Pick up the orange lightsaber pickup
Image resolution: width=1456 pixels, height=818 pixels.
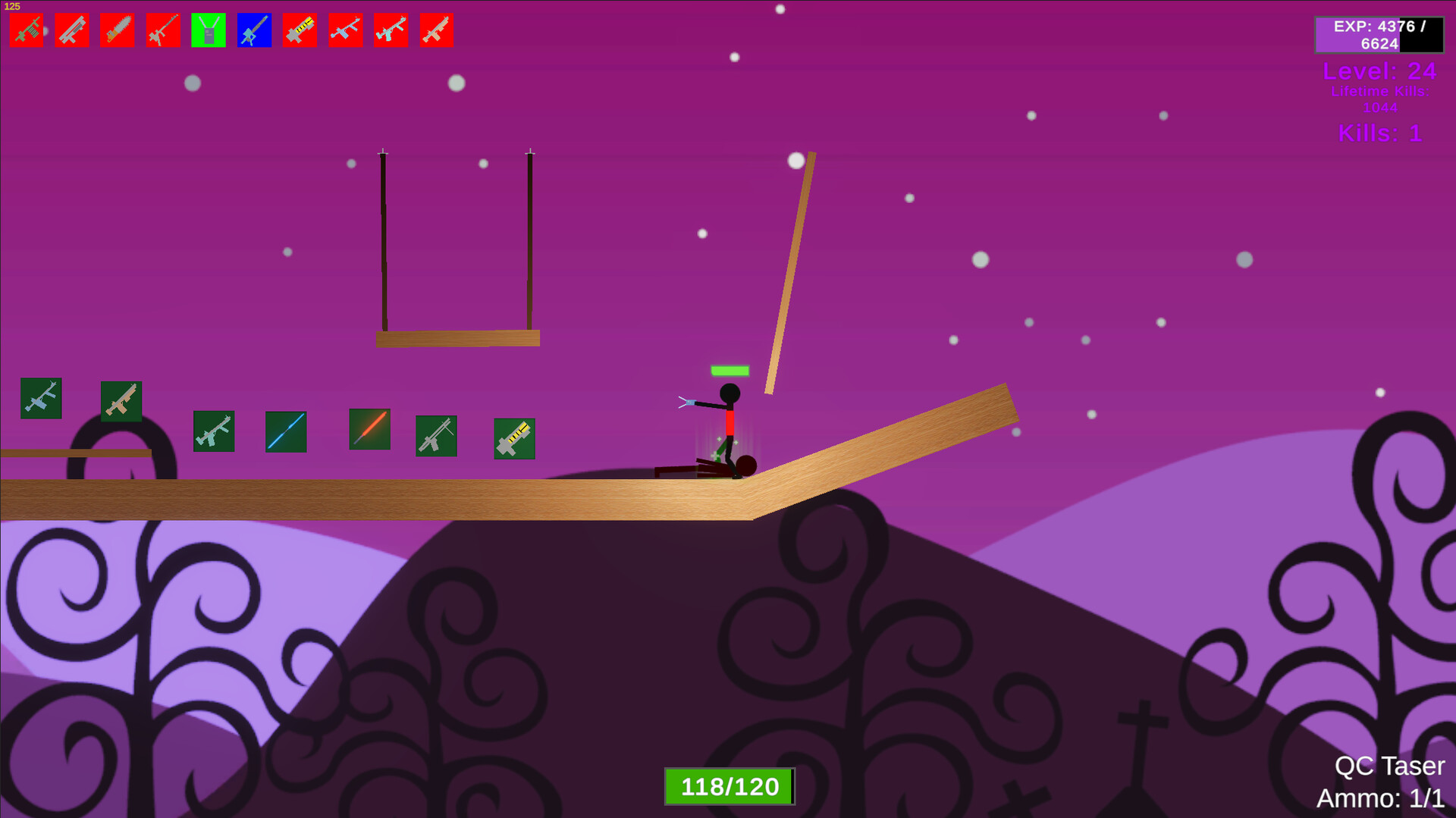(369, 431)
